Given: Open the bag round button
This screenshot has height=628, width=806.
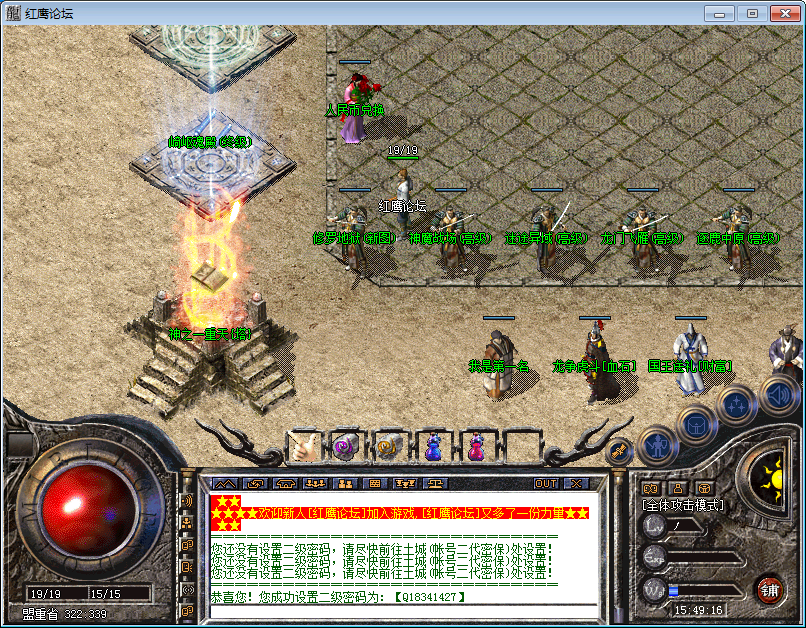Looking at the screenshot, I should 696,424.
